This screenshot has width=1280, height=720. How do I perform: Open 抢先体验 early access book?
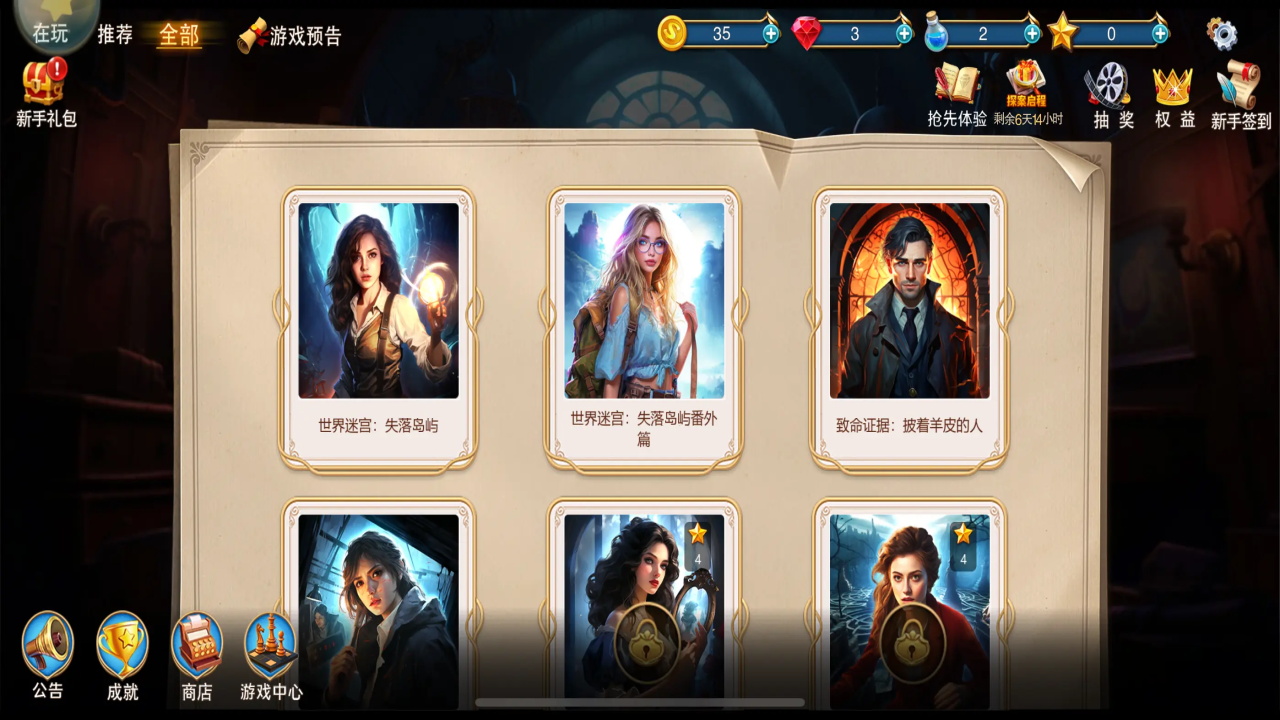click(957, 95)
